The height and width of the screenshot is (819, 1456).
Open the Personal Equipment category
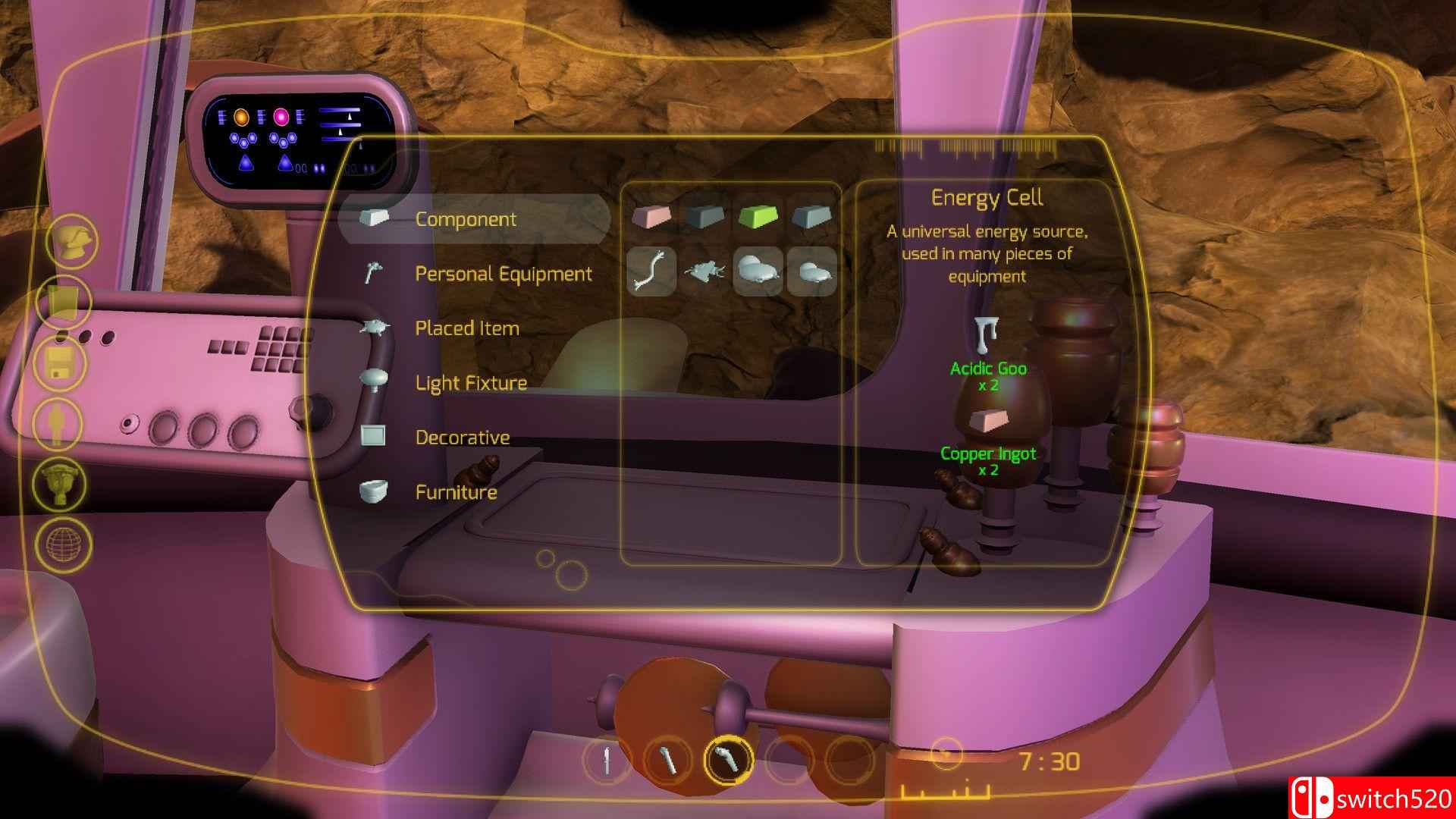pyautogui.click(x=503, y=274)
